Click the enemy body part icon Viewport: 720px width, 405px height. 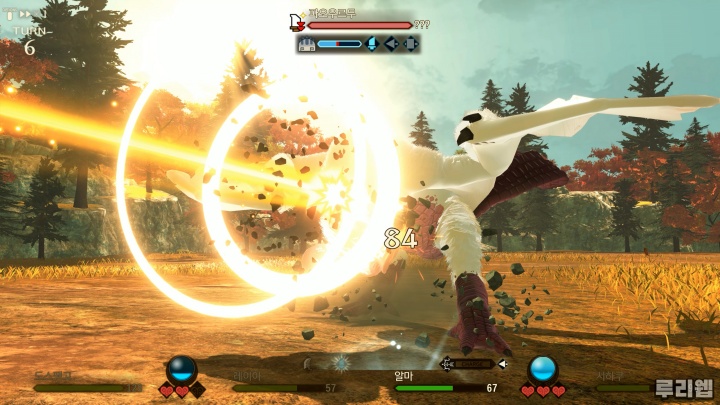click(x=308, y=44)
